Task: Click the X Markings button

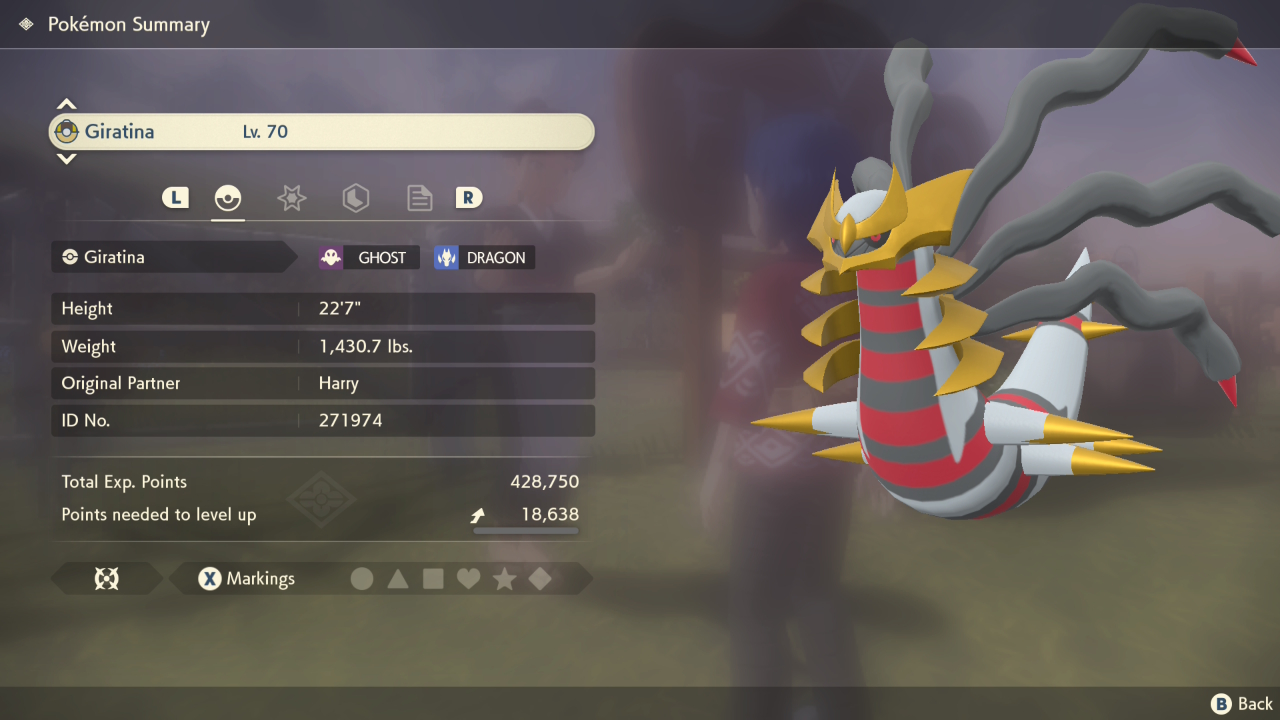Action: click(x=247, y=578)
